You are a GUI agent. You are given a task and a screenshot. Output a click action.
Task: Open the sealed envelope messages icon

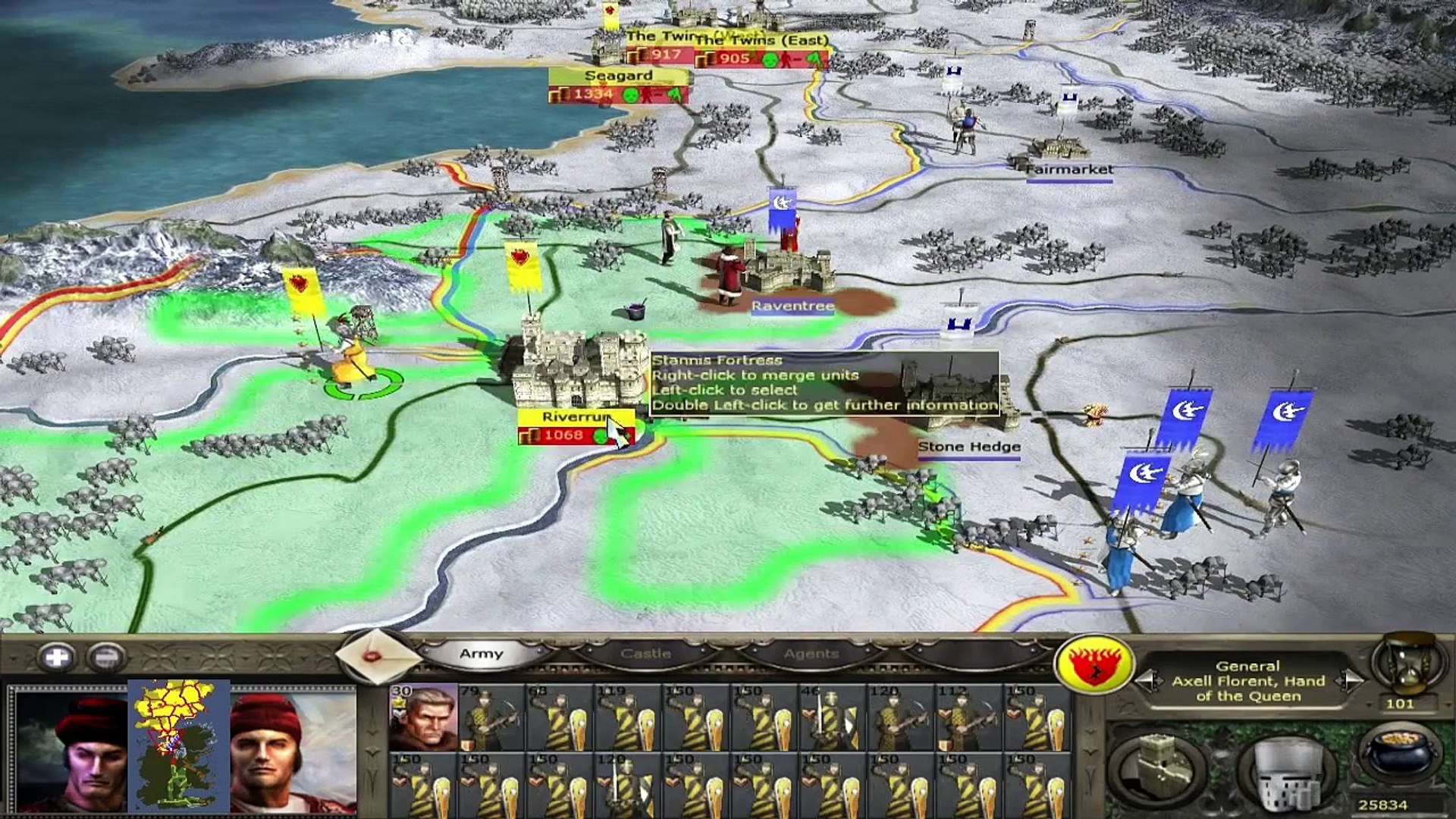pyautogui.click(x=375, y=657)
